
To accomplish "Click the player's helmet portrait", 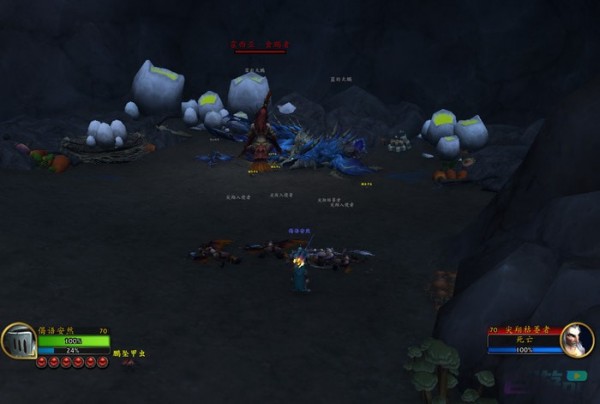I will (19, 341).
